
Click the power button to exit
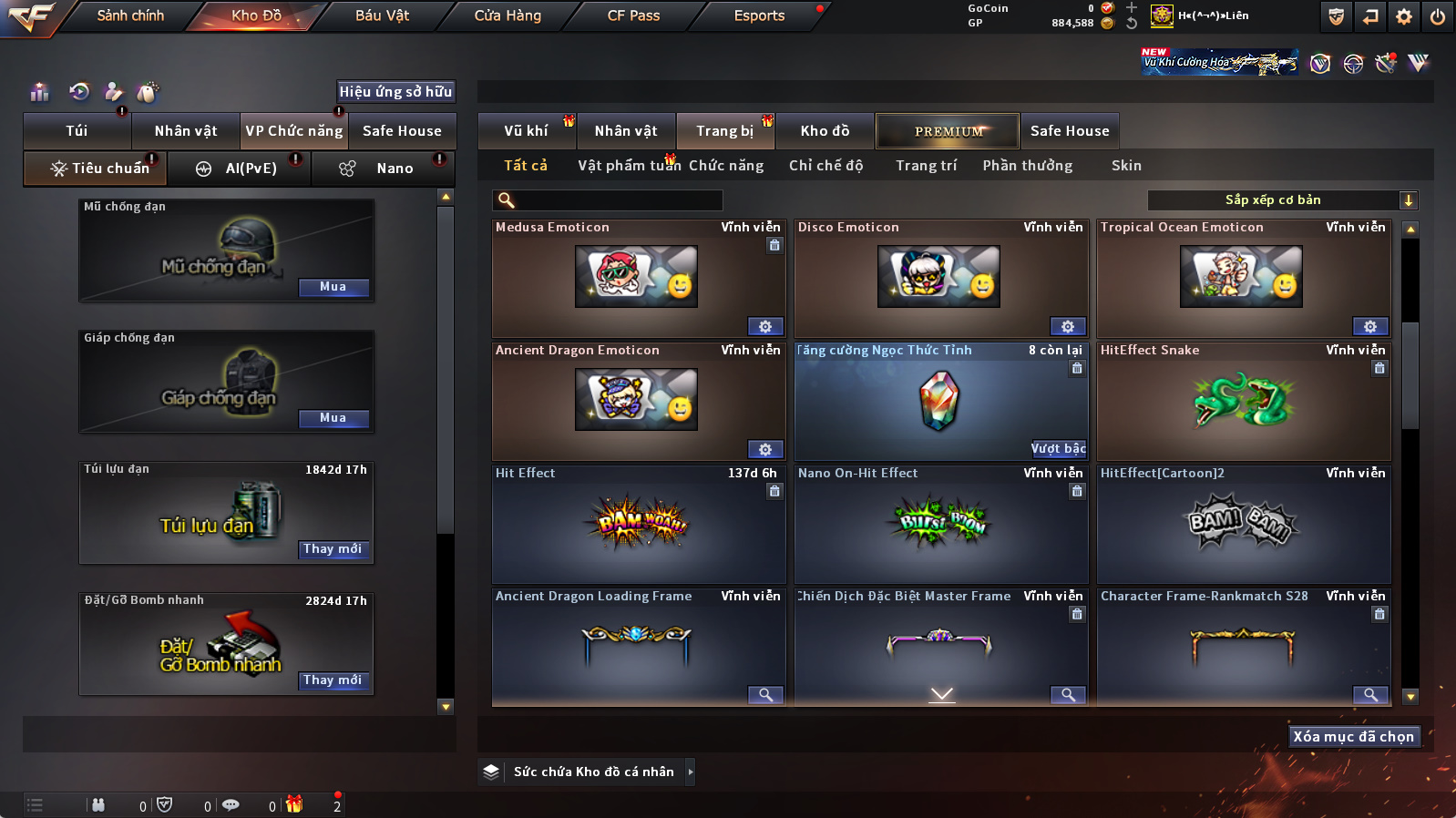click(1437, 16)
